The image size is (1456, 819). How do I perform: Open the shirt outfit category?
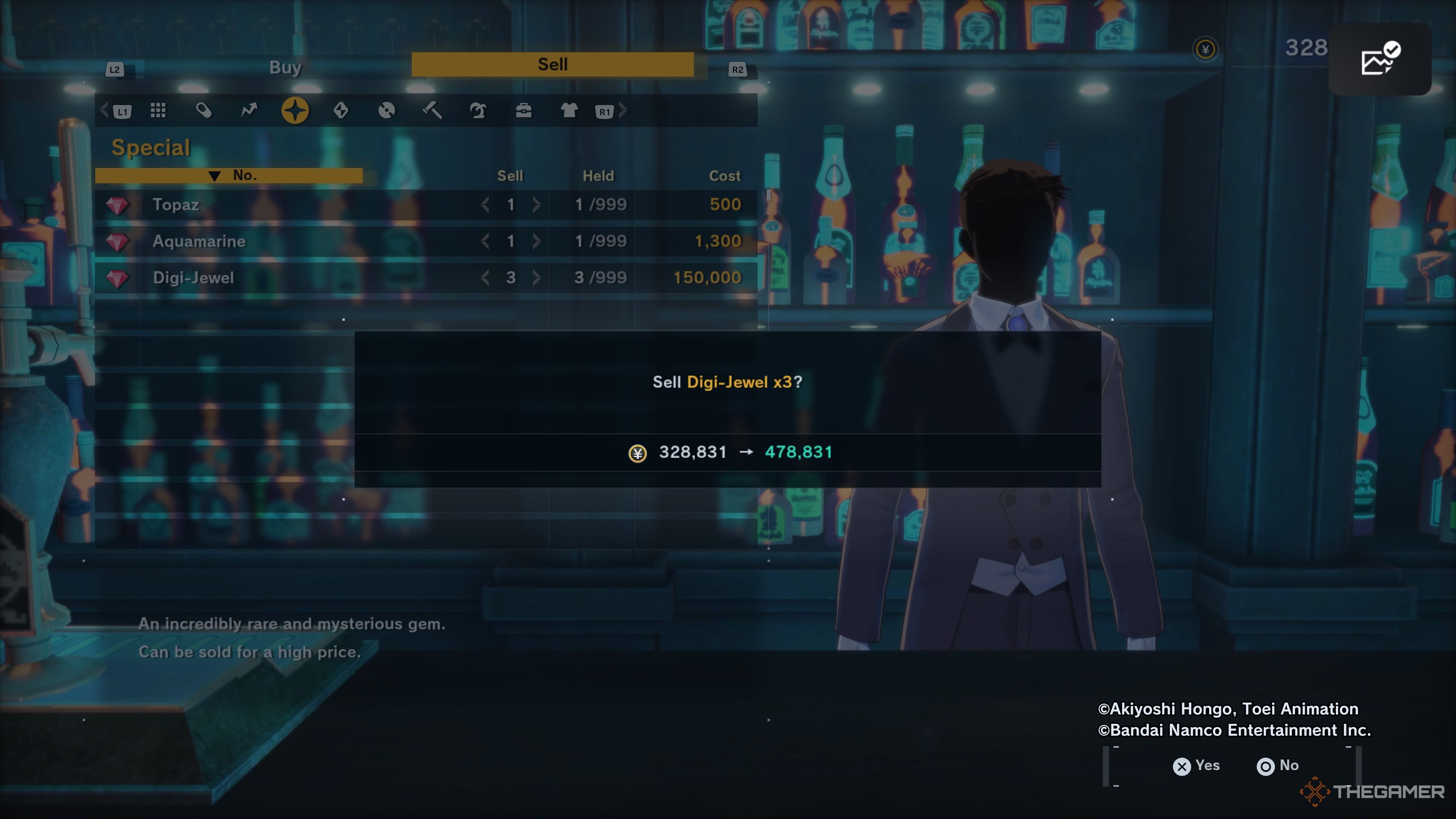[x=569, y=110]
